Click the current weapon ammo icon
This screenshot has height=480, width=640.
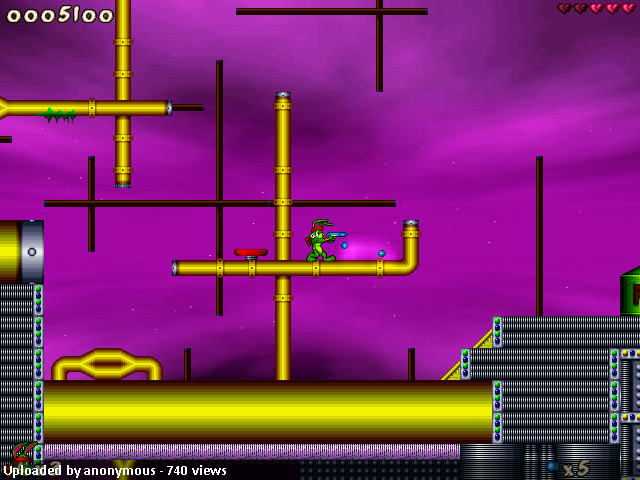click(551, 466)
